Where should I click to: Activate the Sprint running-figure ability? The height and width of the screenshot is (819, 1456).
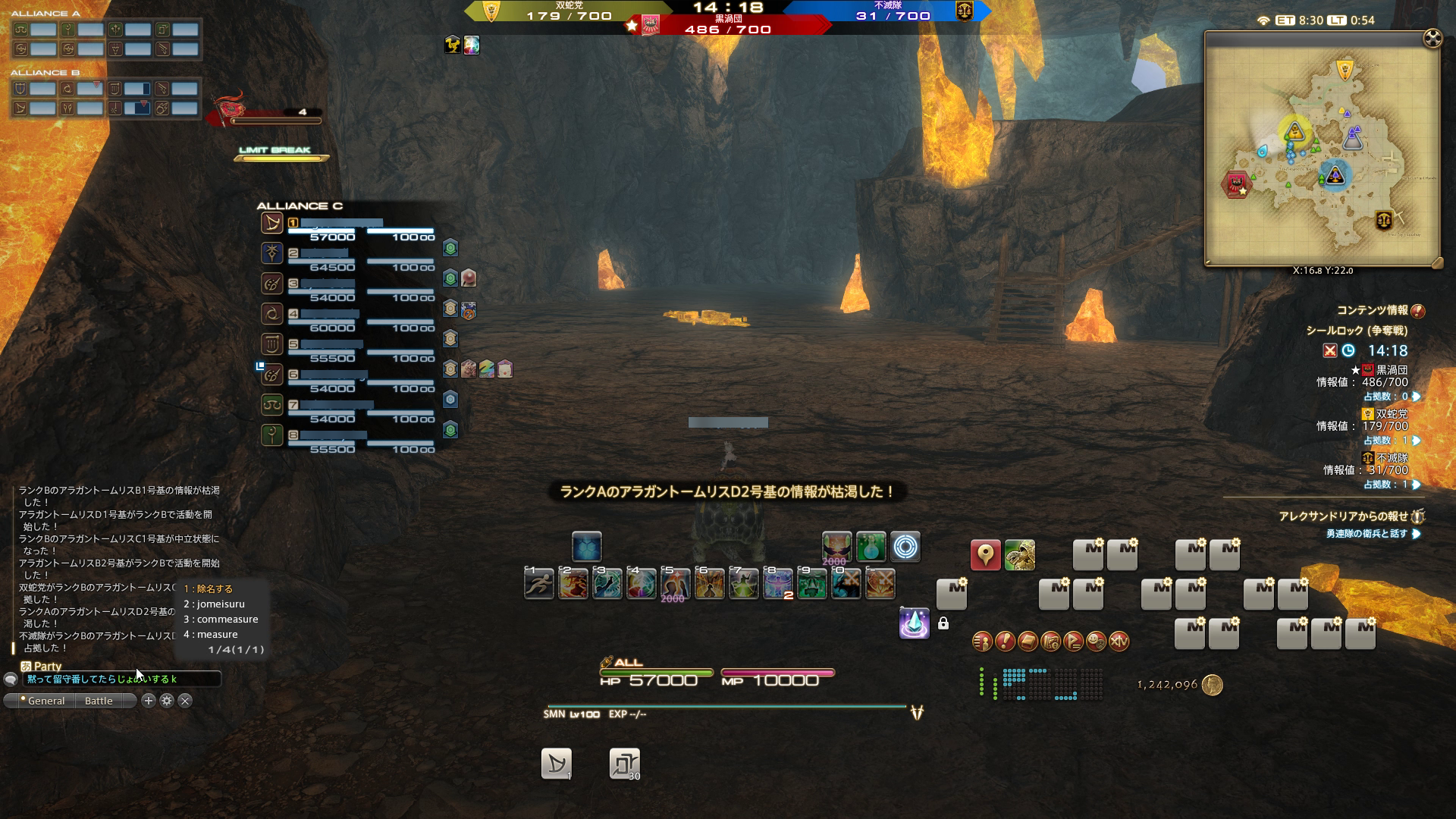pos(539,584)
